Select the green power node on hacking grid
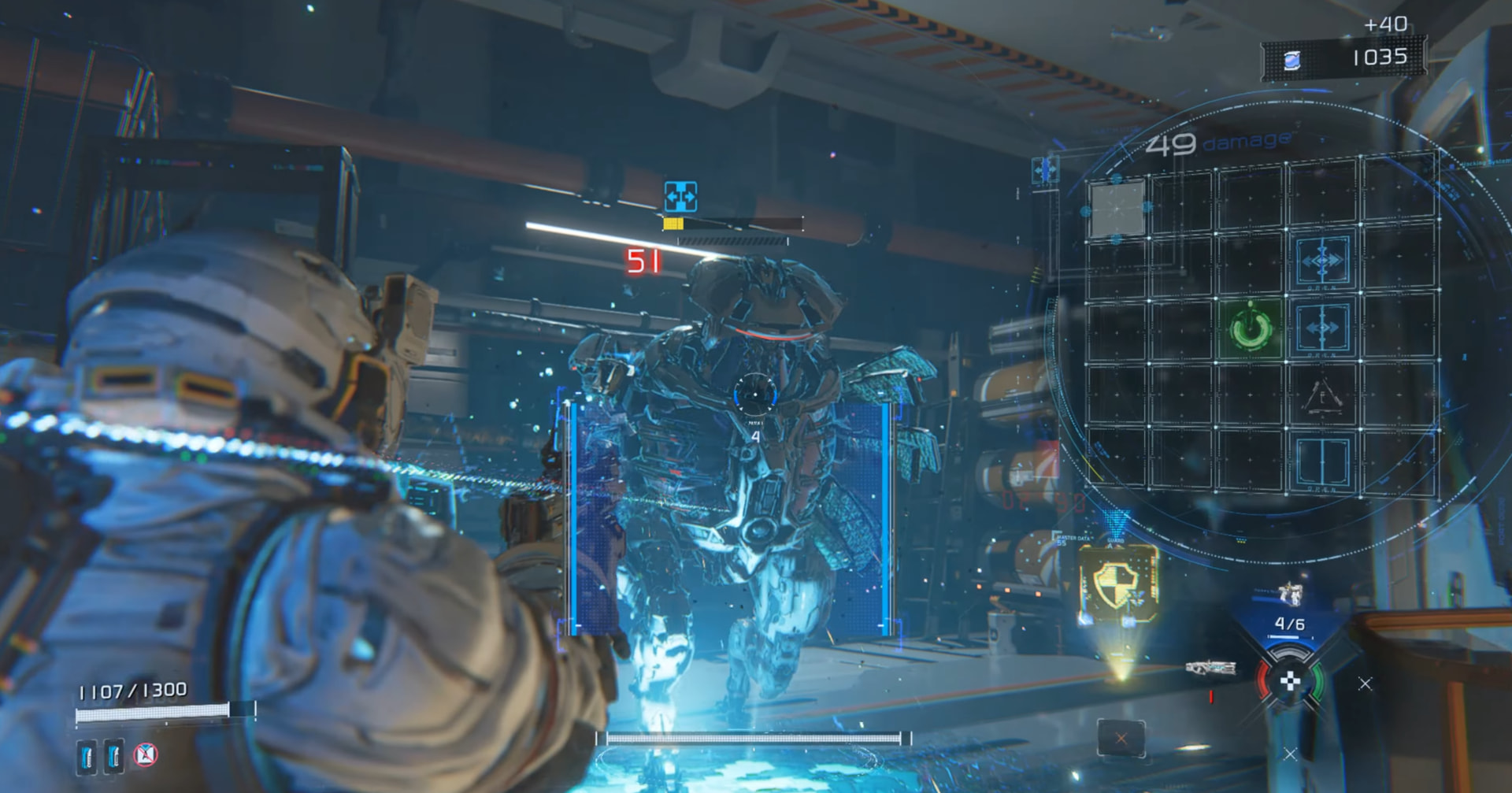This screenshot has width=1512, height=793. tap(1250, 329)
